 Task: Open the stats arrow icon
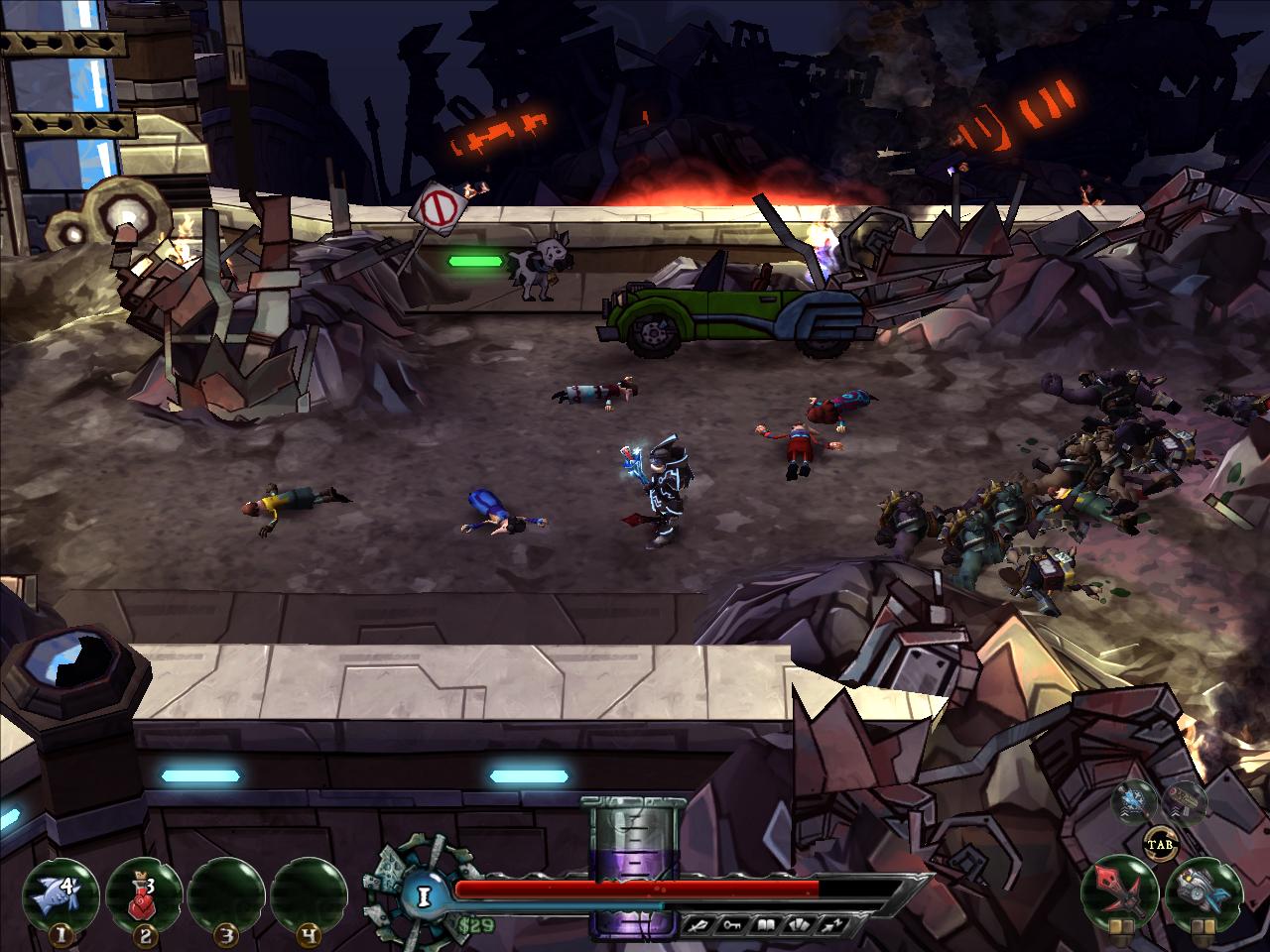coord(831,924)
